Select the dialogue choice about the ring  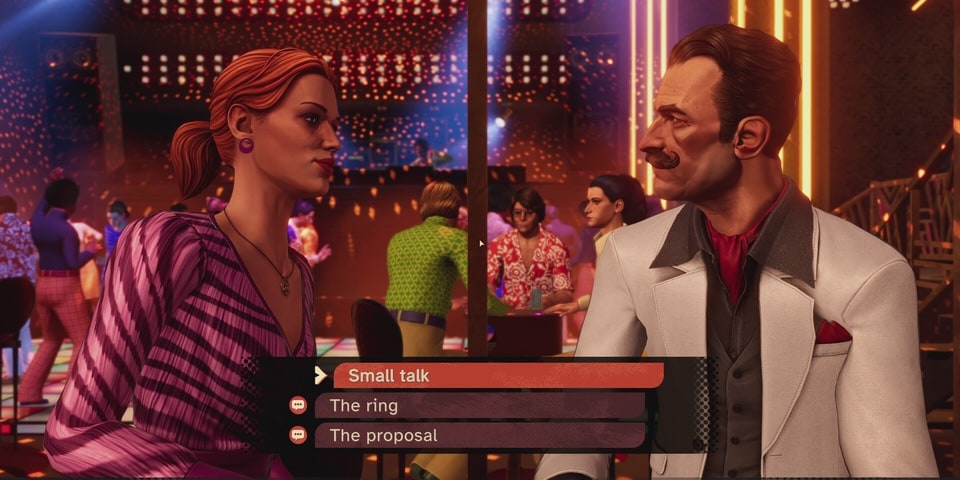pos(479,406)
